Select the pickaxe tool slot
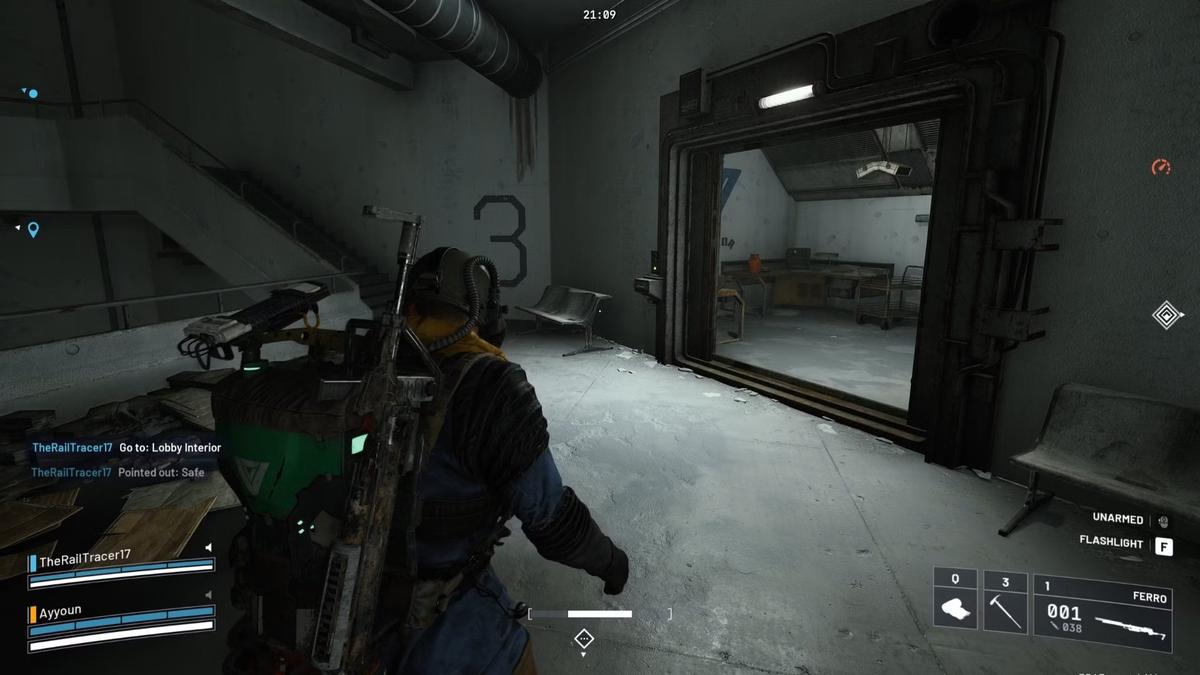 [1005, 602]
